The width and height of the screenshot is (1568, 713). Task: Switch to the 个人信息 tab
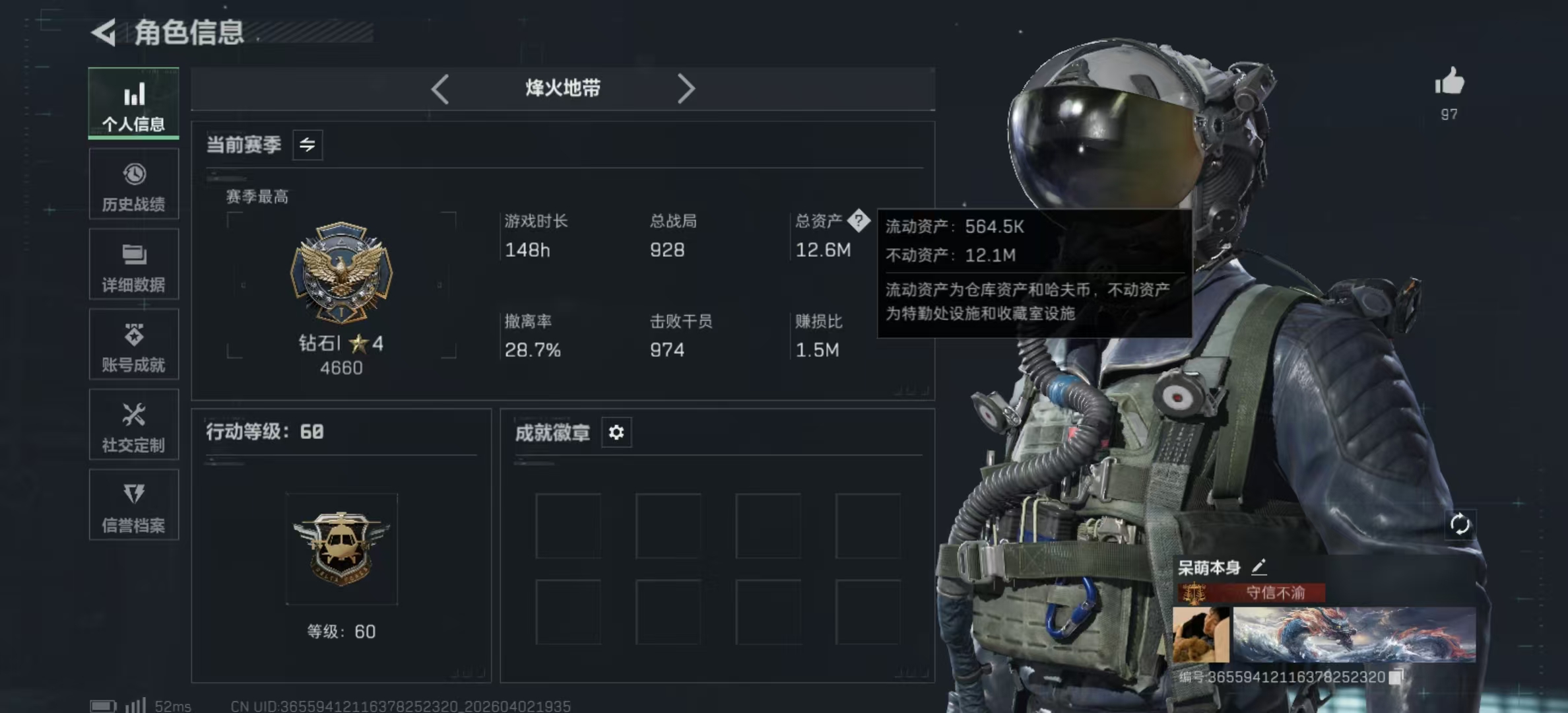(133, 104)
